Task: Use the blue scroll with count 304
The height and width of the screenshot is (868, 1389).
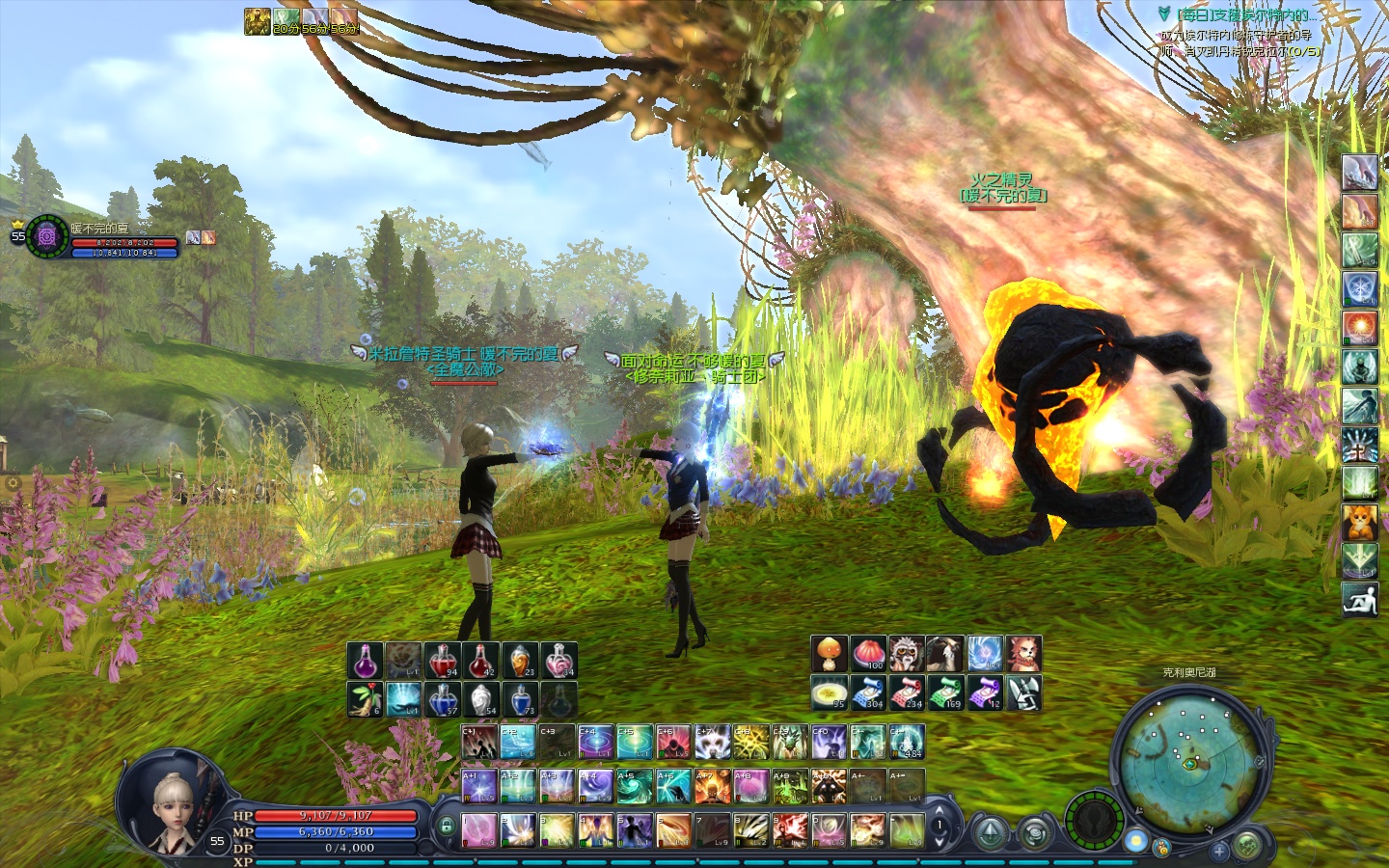Action: [868, 692]
